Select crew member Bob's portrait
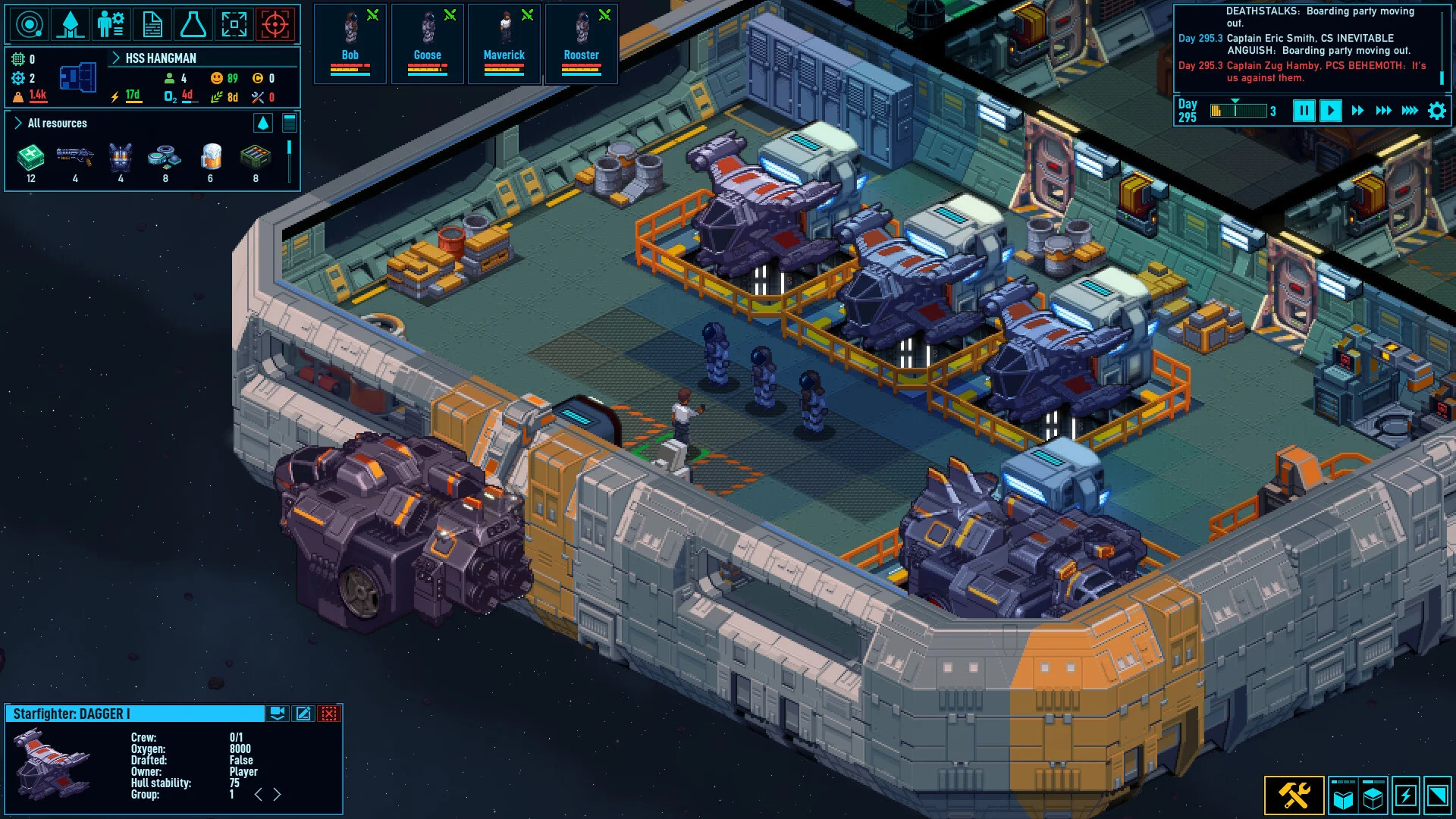The width and height of the screenshot is (1456, 819). (350, 42)
